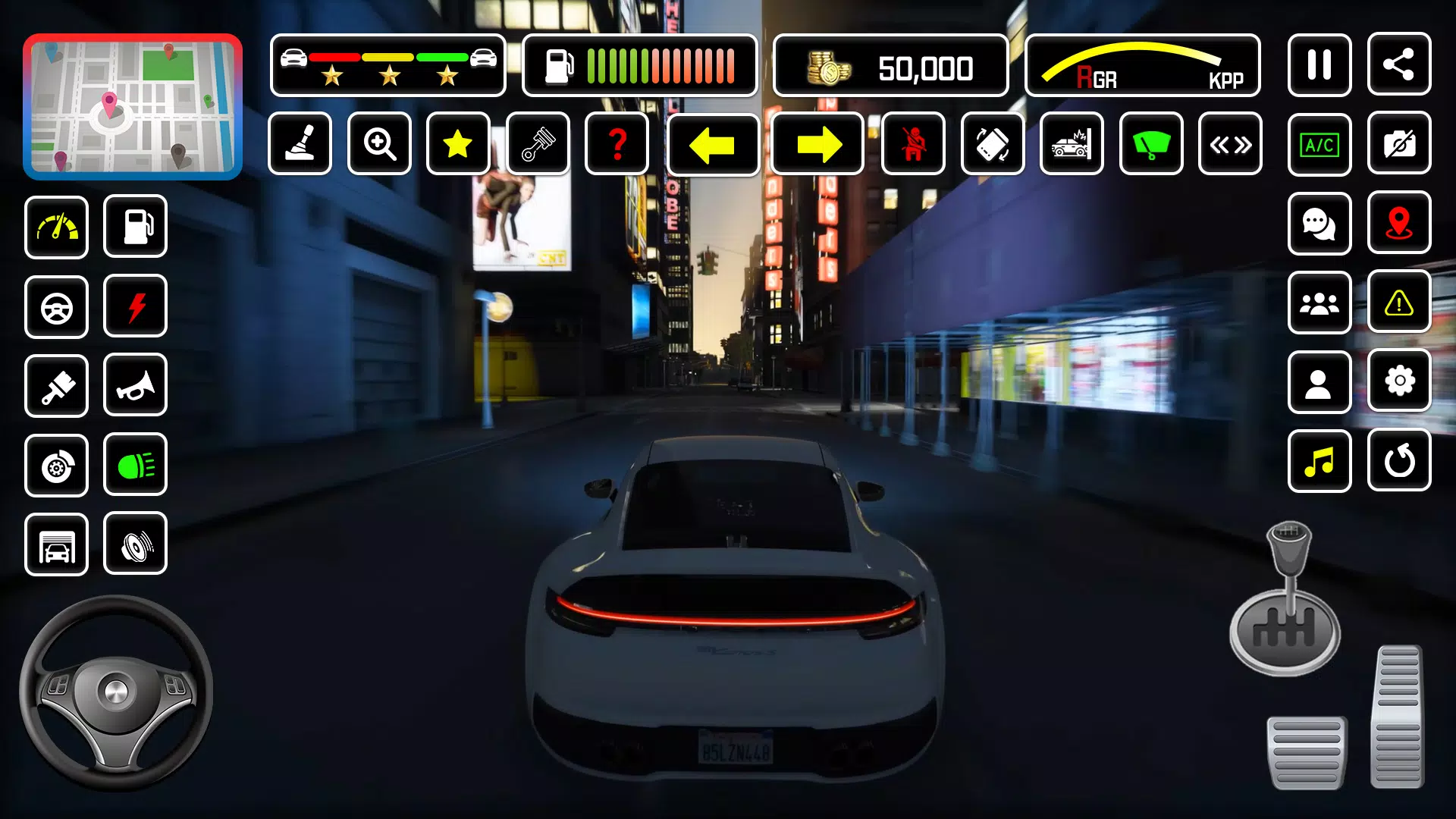Open the paint brush customization icon
1456x819 pixels.
click(x=57, y=386)
